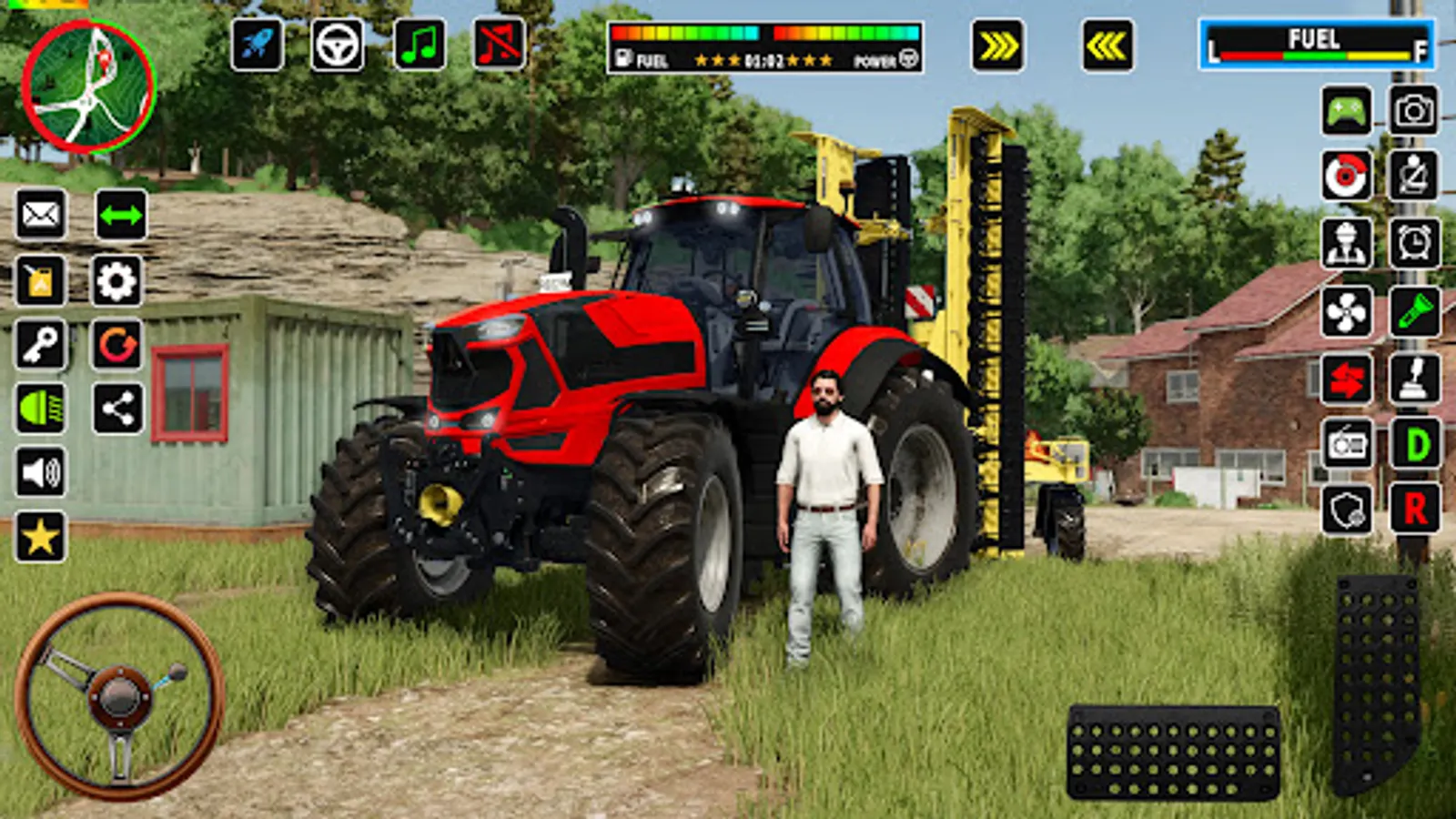1456x819 pixels.
Task: Click the red rewind chevrons
Action: pyautogui.click(x=1104, y=44)
